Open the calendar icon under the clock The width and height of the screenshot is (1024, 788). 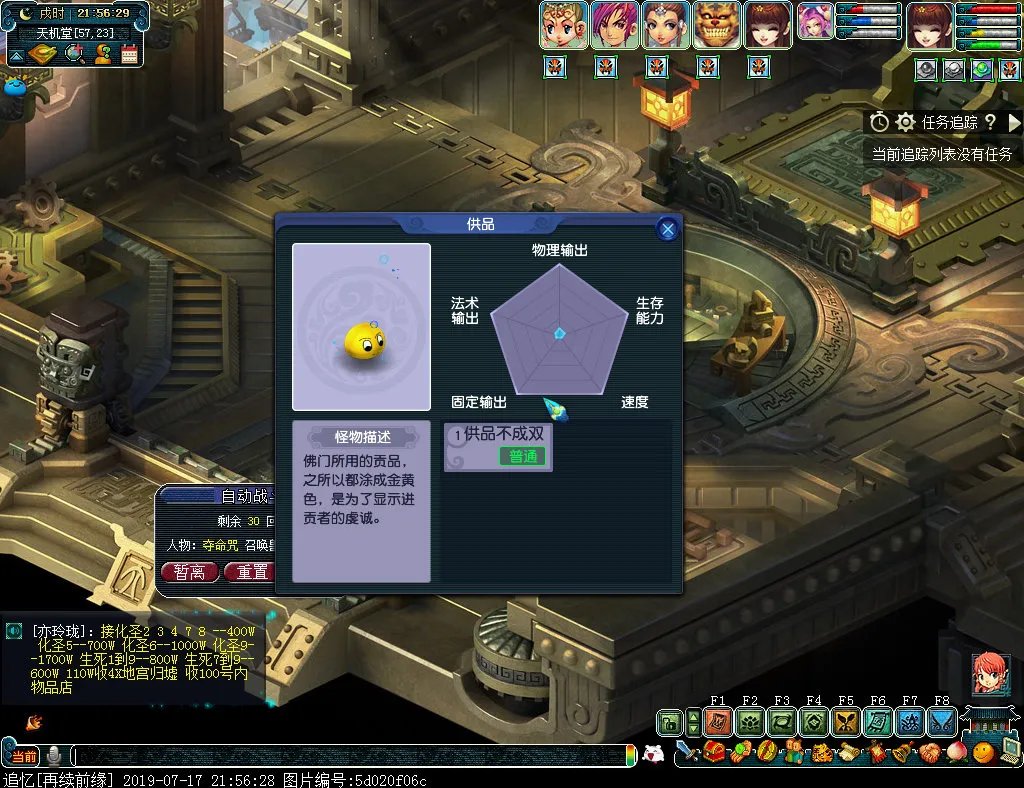coord(129,54)
